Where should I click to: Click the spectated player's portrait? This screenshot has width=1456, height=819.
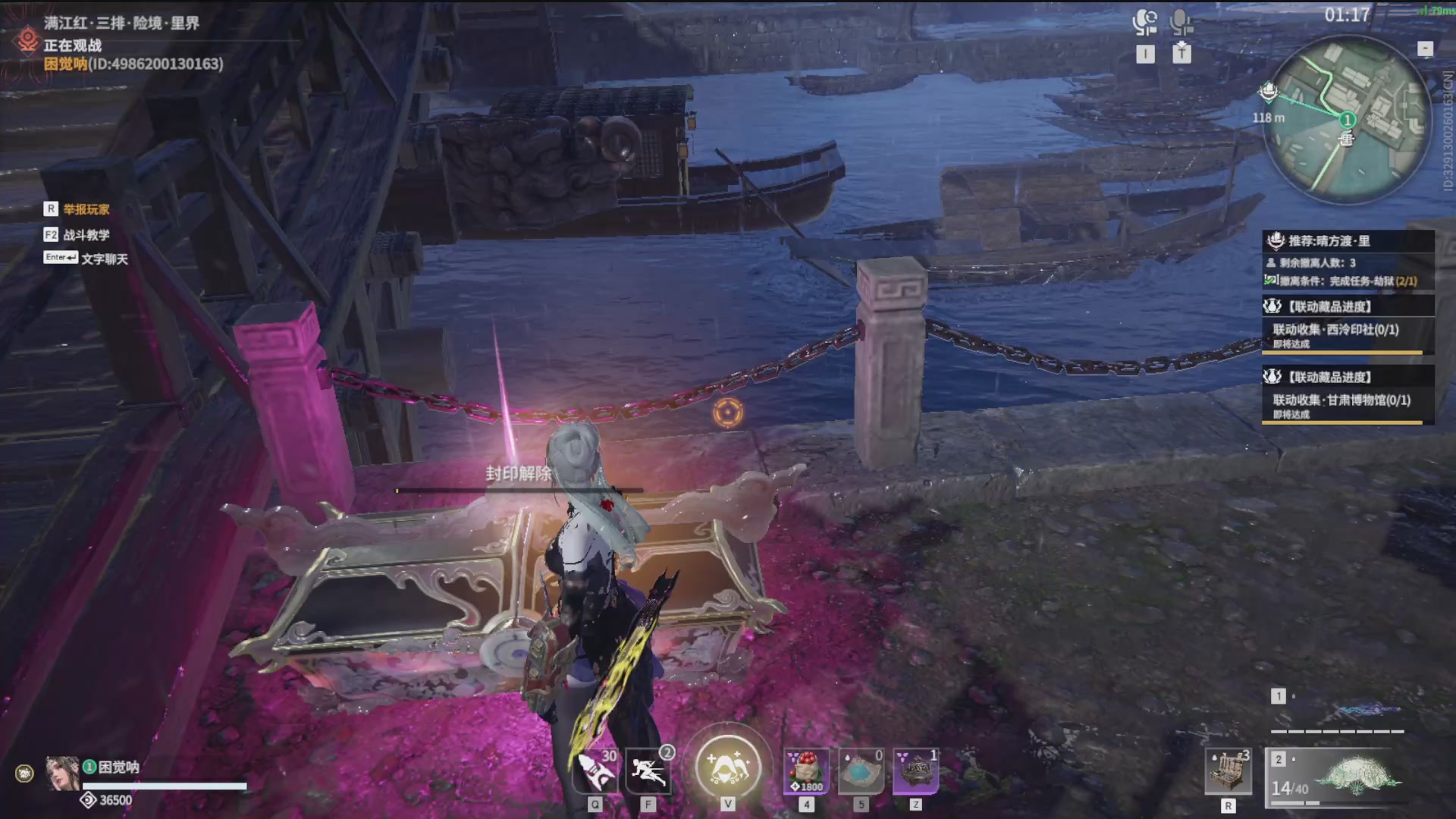(62, 773)
